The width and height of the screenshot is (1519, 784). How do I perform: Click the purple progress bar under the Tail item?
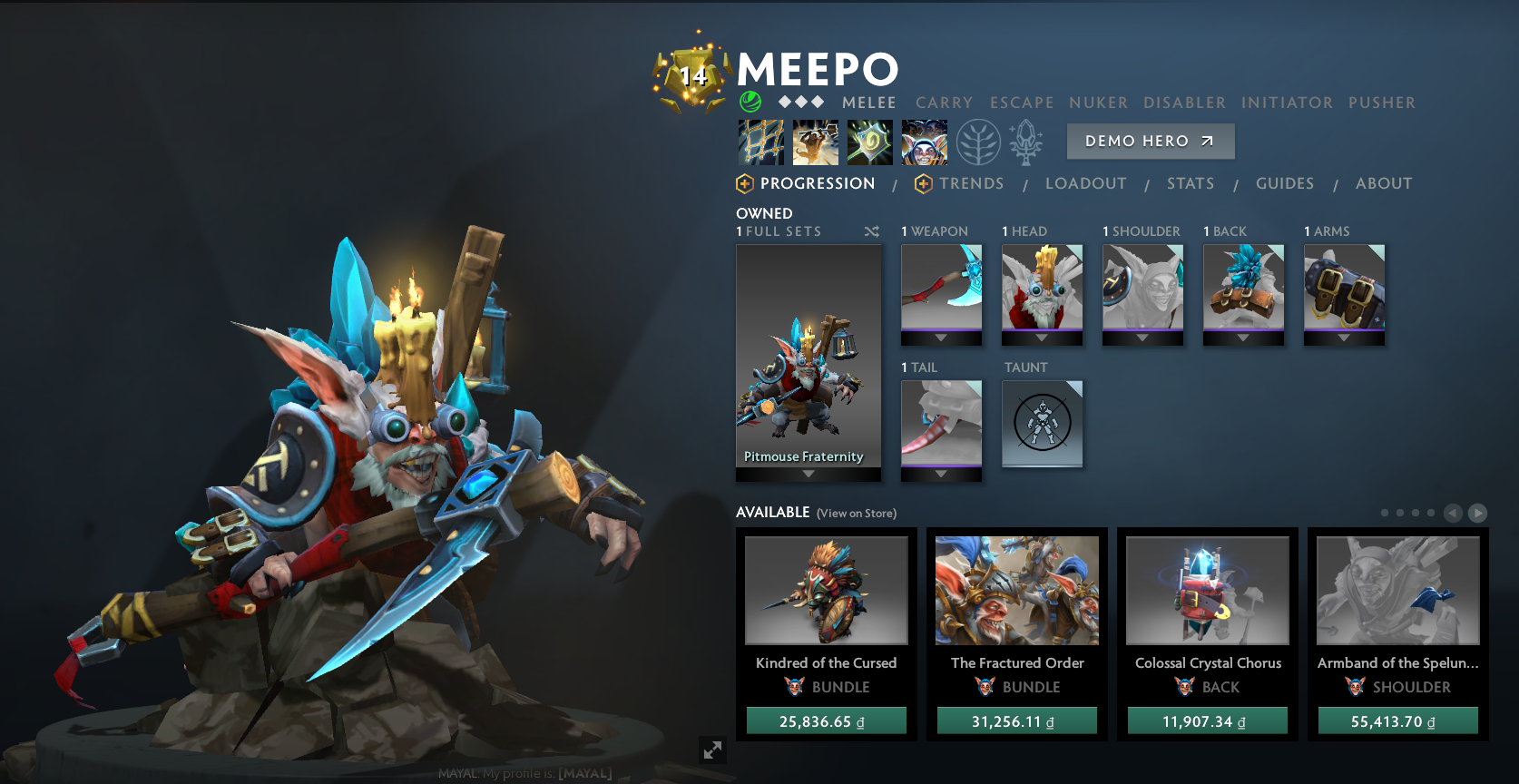point(941,465)
